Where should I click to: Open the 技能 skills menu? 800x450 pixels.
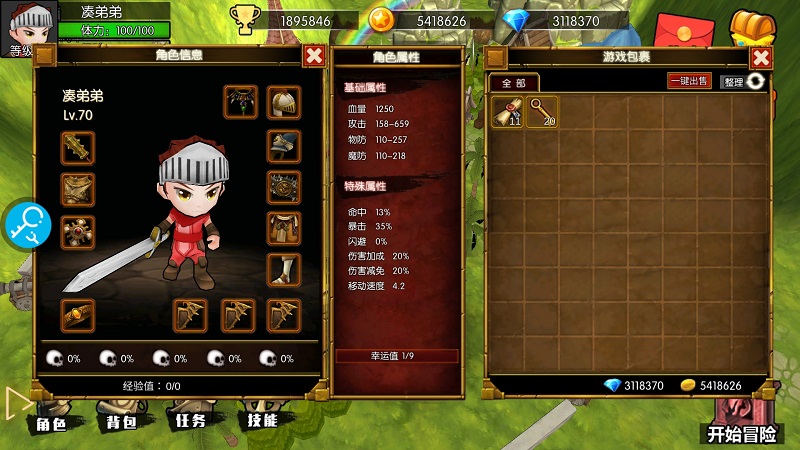point(261,420)
